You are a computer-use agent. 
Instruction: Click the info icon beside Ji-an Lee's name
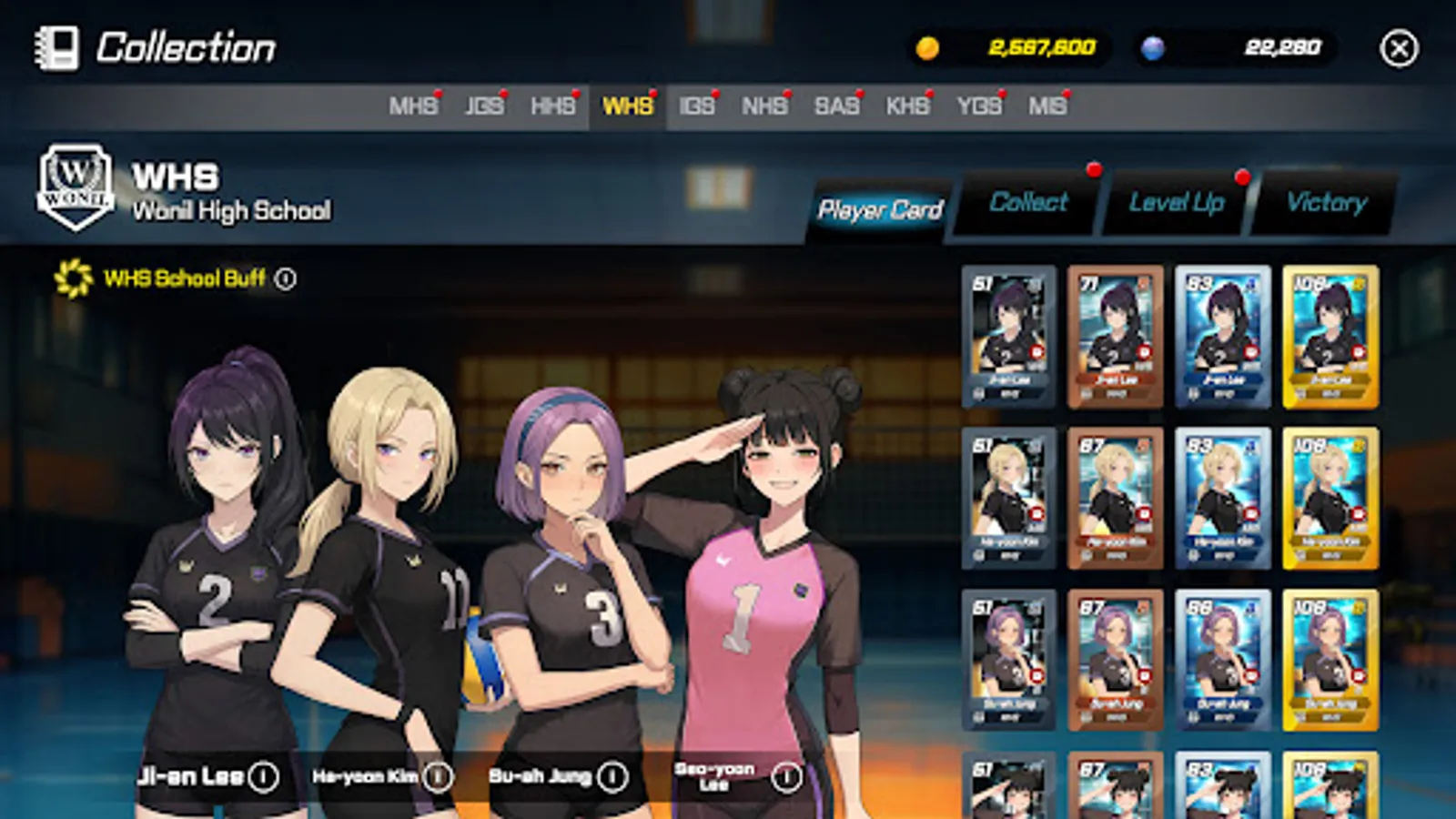coord(263,778)
